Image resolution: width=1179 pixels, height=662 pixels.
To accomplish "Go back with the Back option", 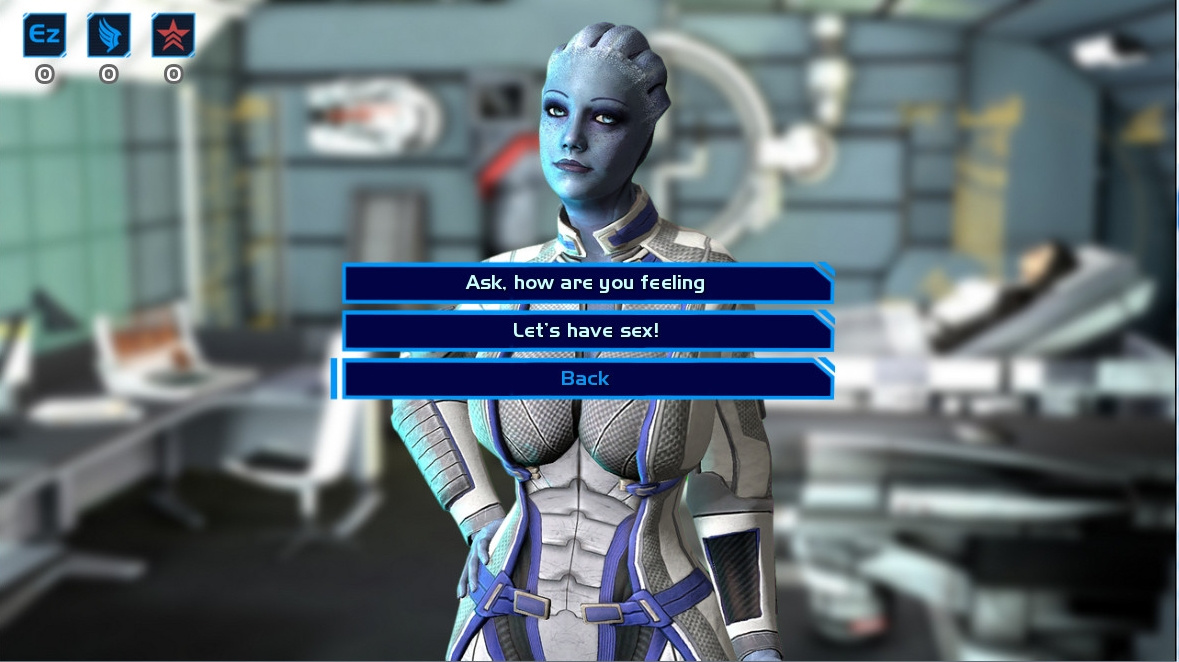I will pyautogui.click(x=587, y=379).
